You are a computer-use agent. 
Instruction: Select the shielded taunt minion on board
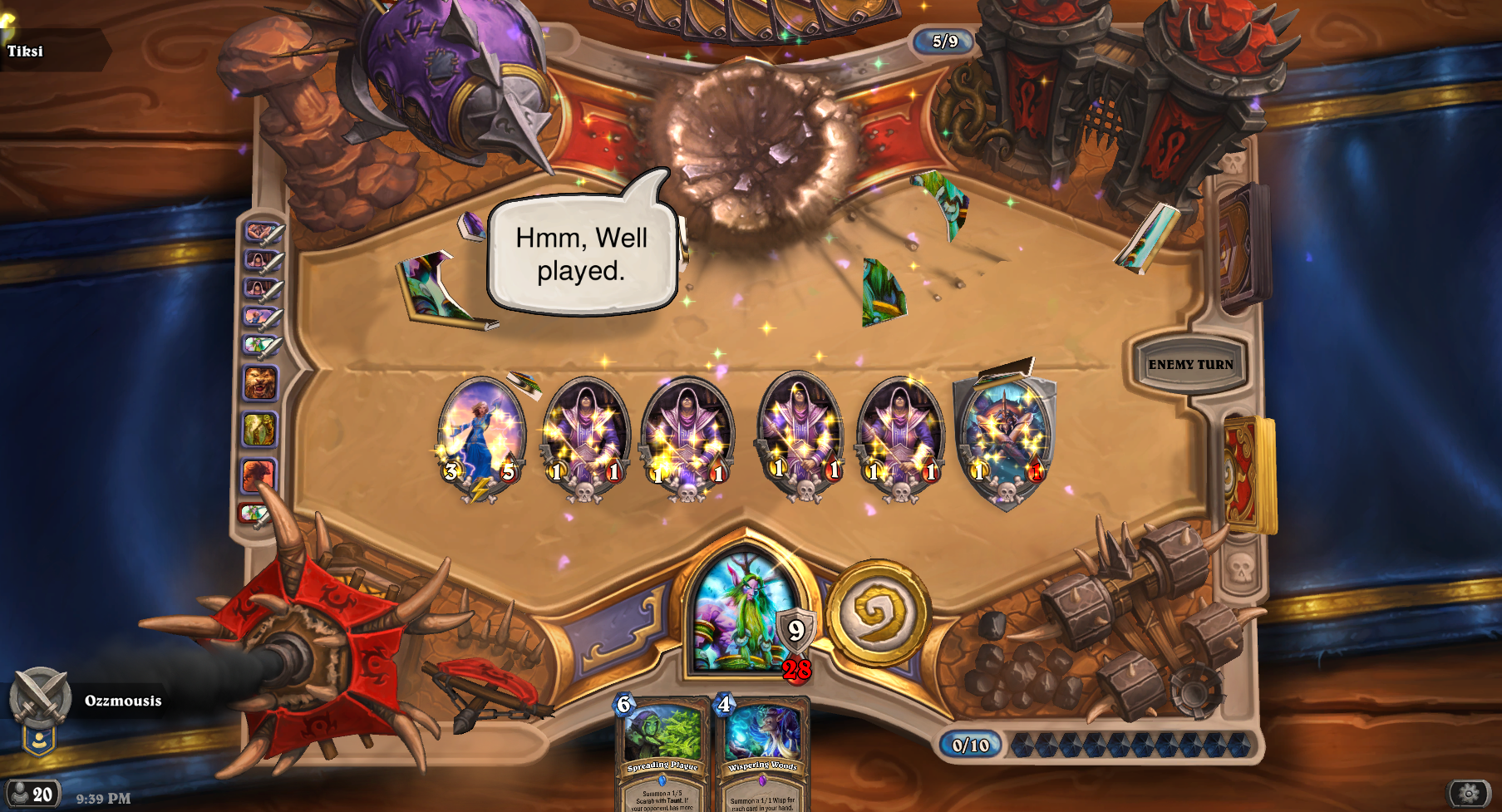coord(1005,439)
